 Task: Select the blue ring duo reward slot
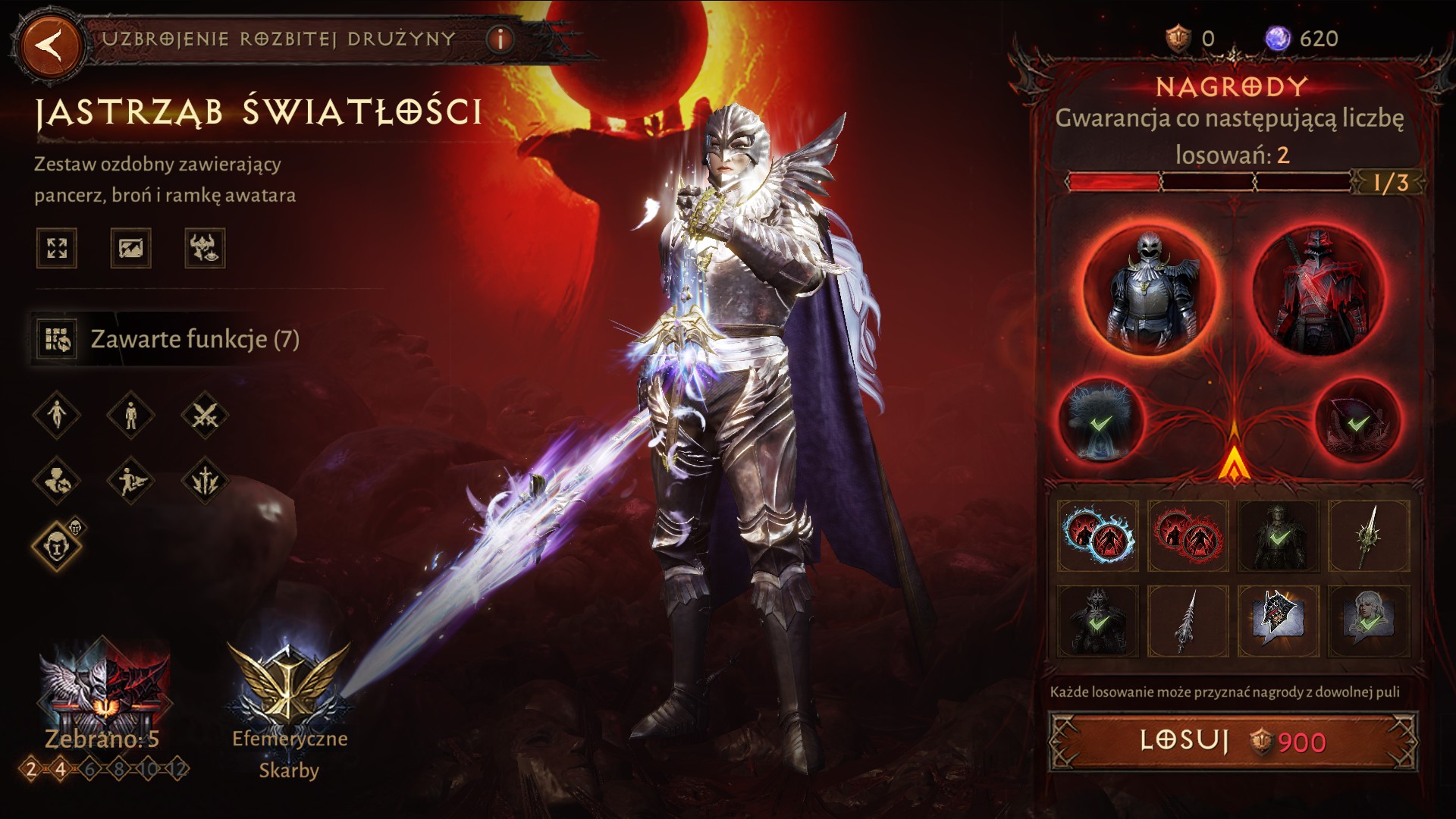click(1098, 535)
